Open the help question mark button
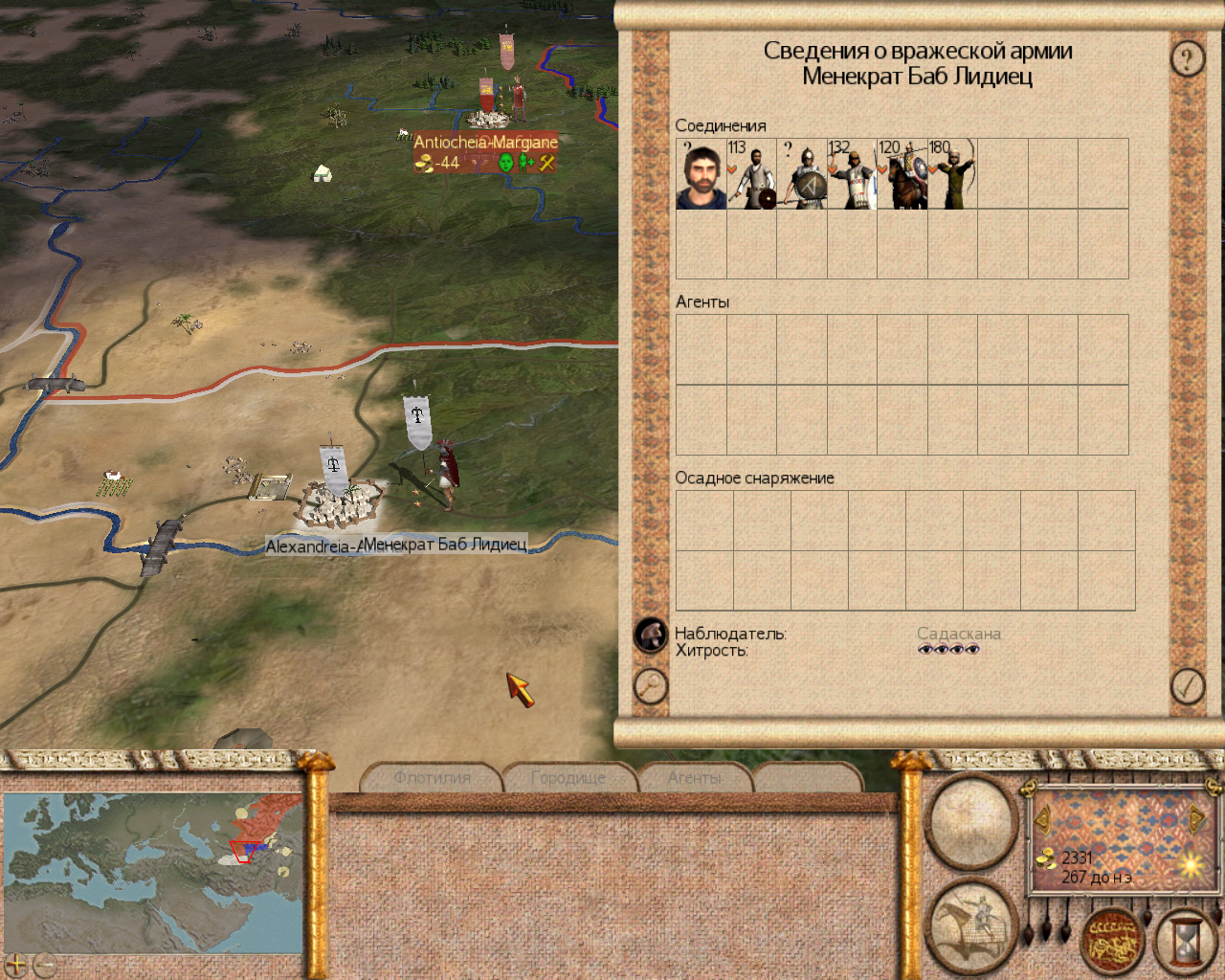Screen dimensions: 1225x980 click(x=1188, y=59)
